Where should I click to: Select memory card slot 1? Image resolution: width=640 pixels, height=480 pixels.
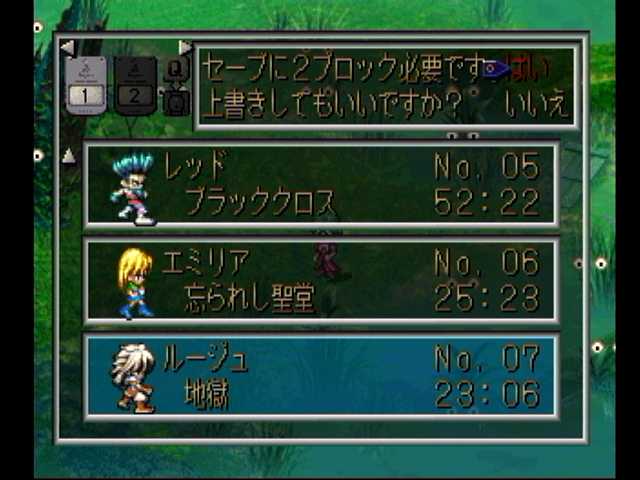pos(87,87)
